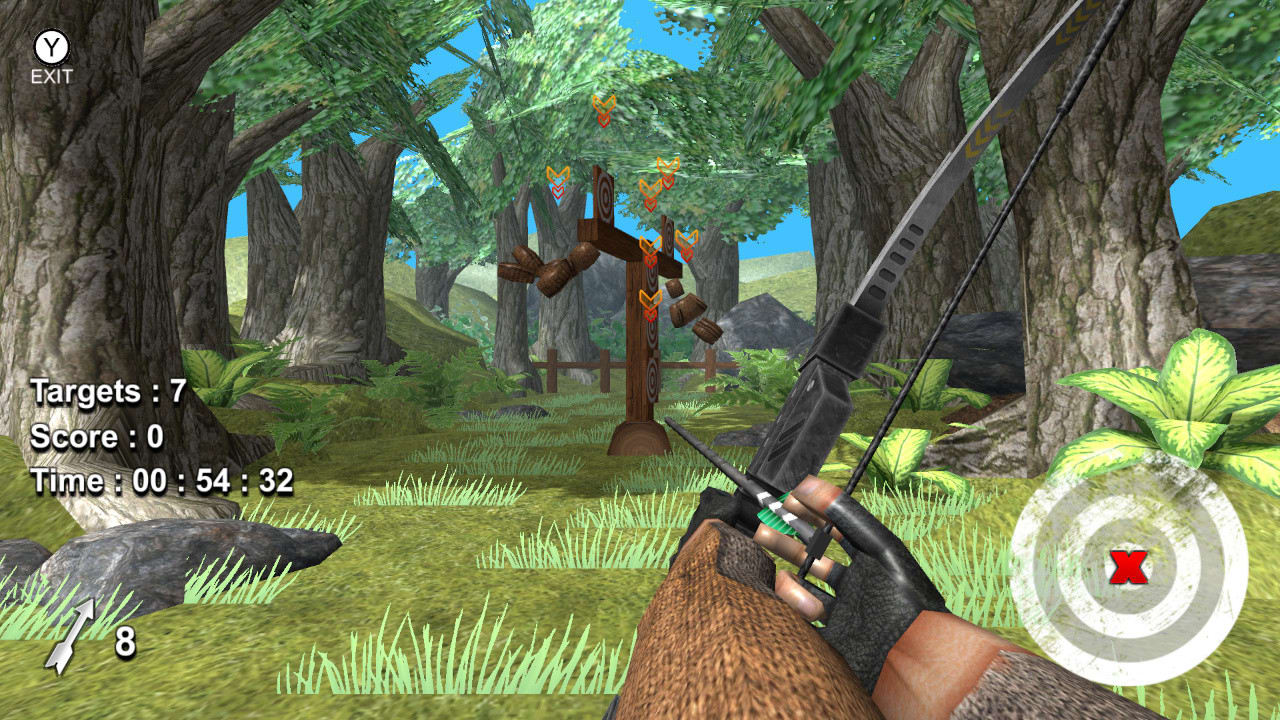Click the lowest chevron on the post
This screenshot has width=1280, height=720.
tap(649, 299)
